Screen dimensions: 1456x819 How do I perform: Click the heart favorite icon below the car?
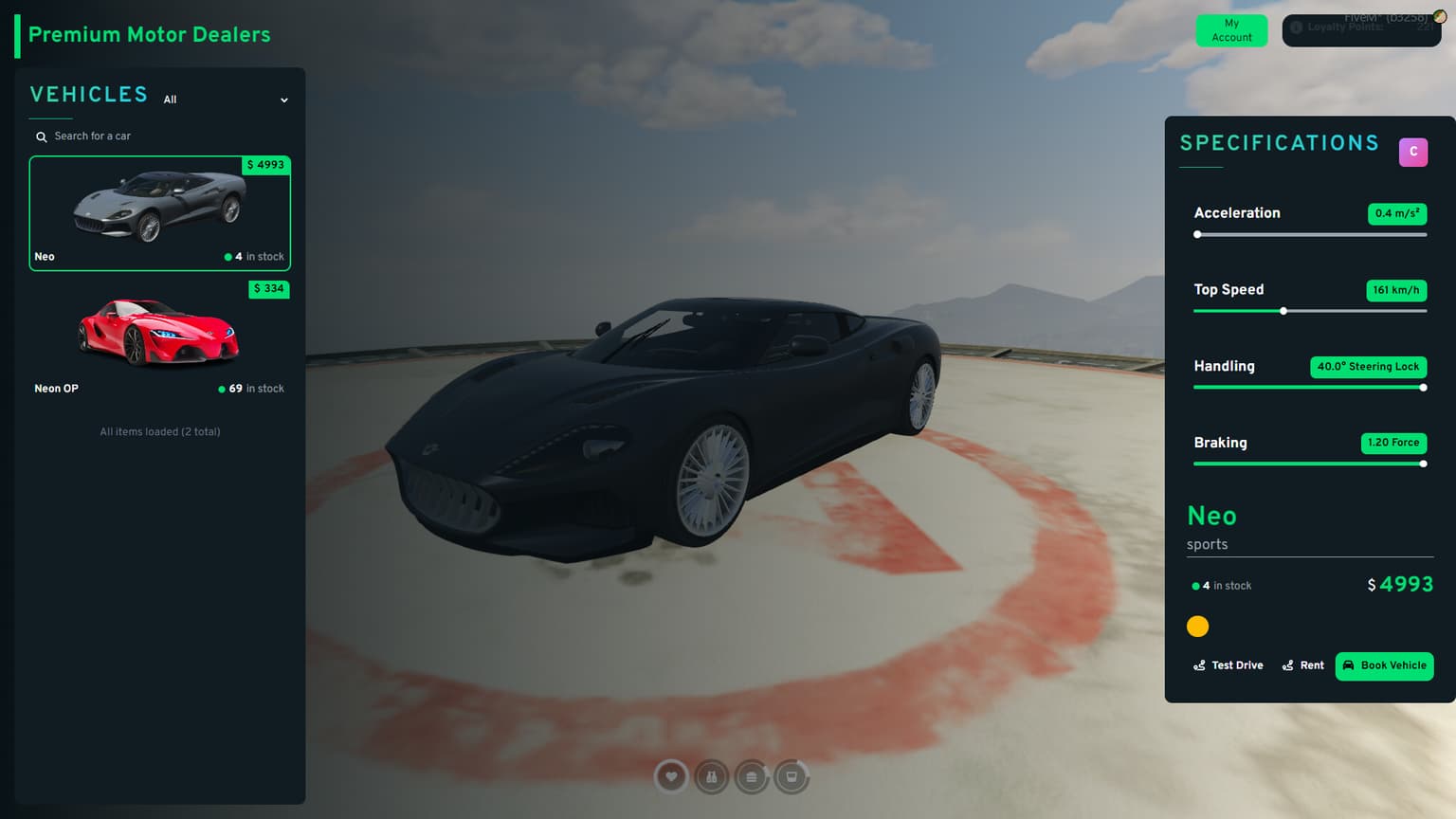671,776
